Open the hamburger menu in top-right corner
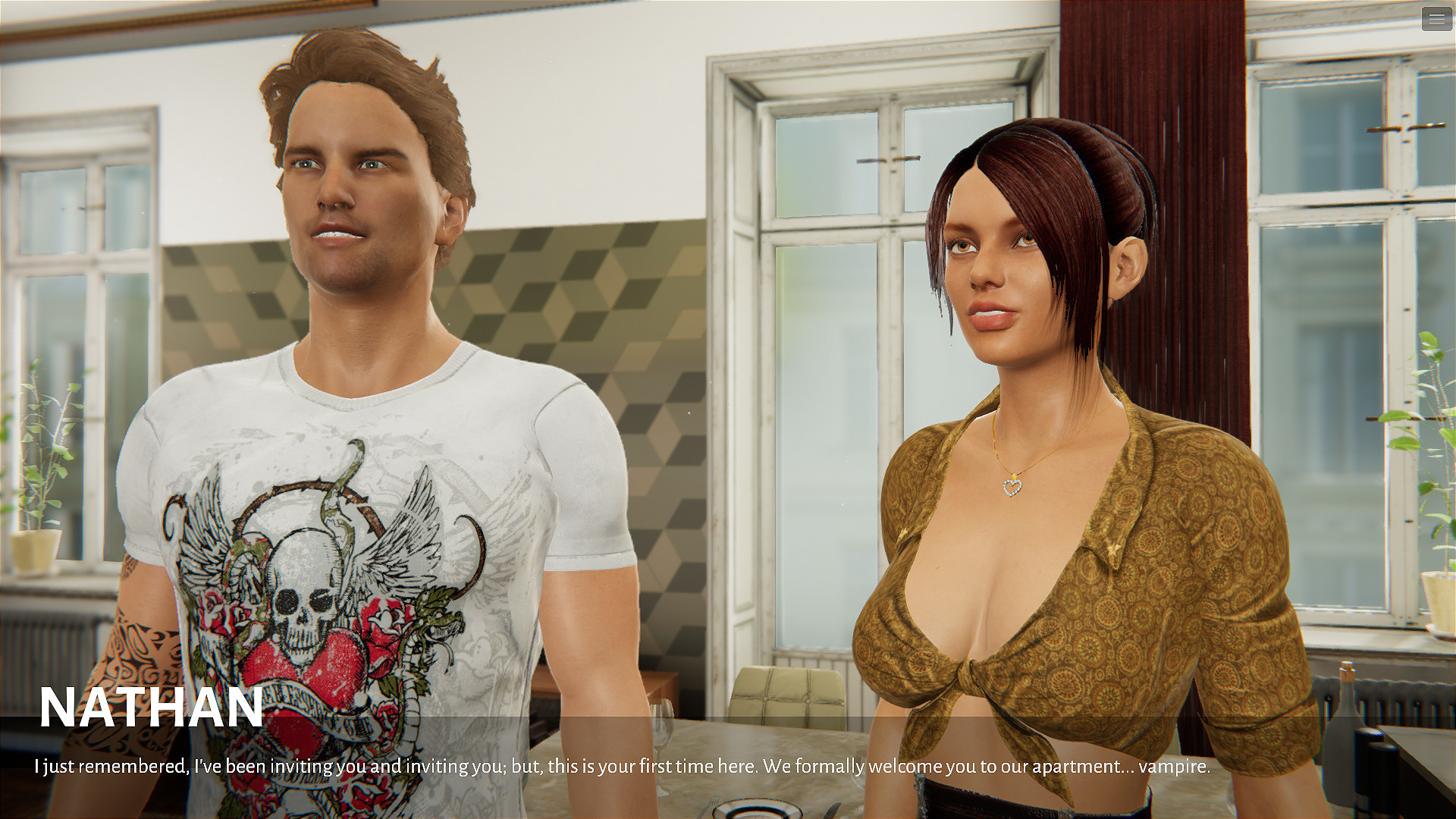Screen dimensions: 1456x819 point(1436,20)
